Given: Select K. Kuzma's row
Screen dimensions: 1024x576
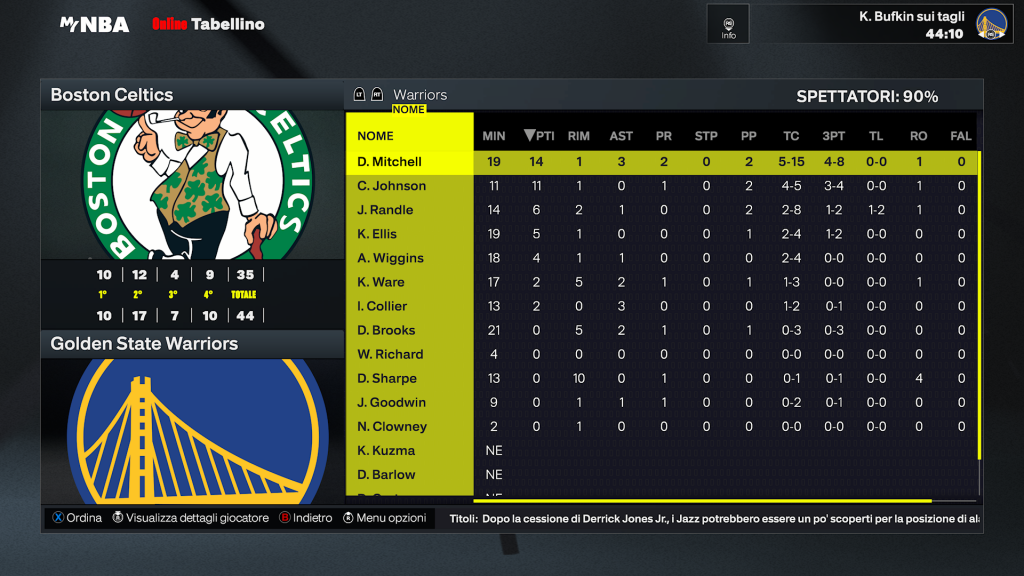Looking at the screenshot, I should pos(386,450).
